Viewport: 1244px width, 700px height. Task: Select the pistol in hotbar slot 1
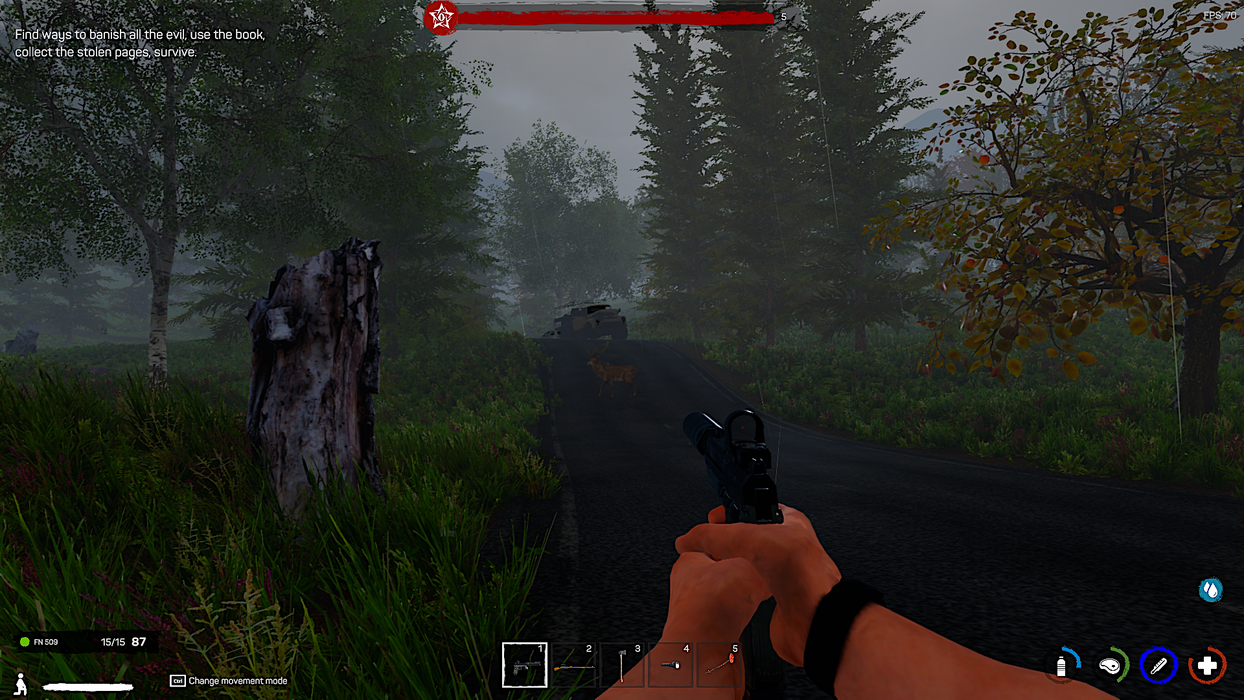point(524,665)
